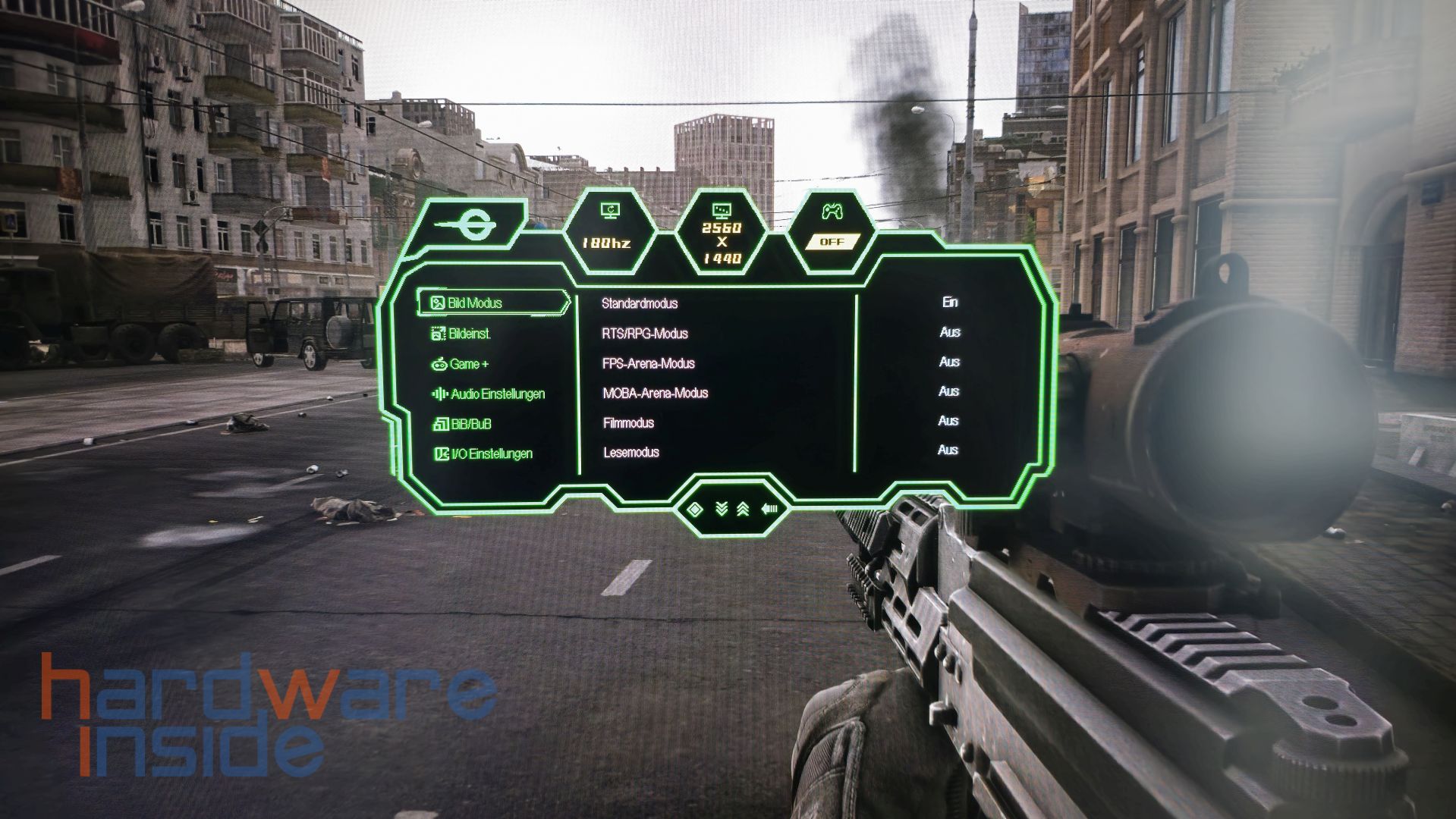Select MOBA-Arena-Modus picture mode
This screenshot has width=1456, height=819.
click(x=656, y=393)
